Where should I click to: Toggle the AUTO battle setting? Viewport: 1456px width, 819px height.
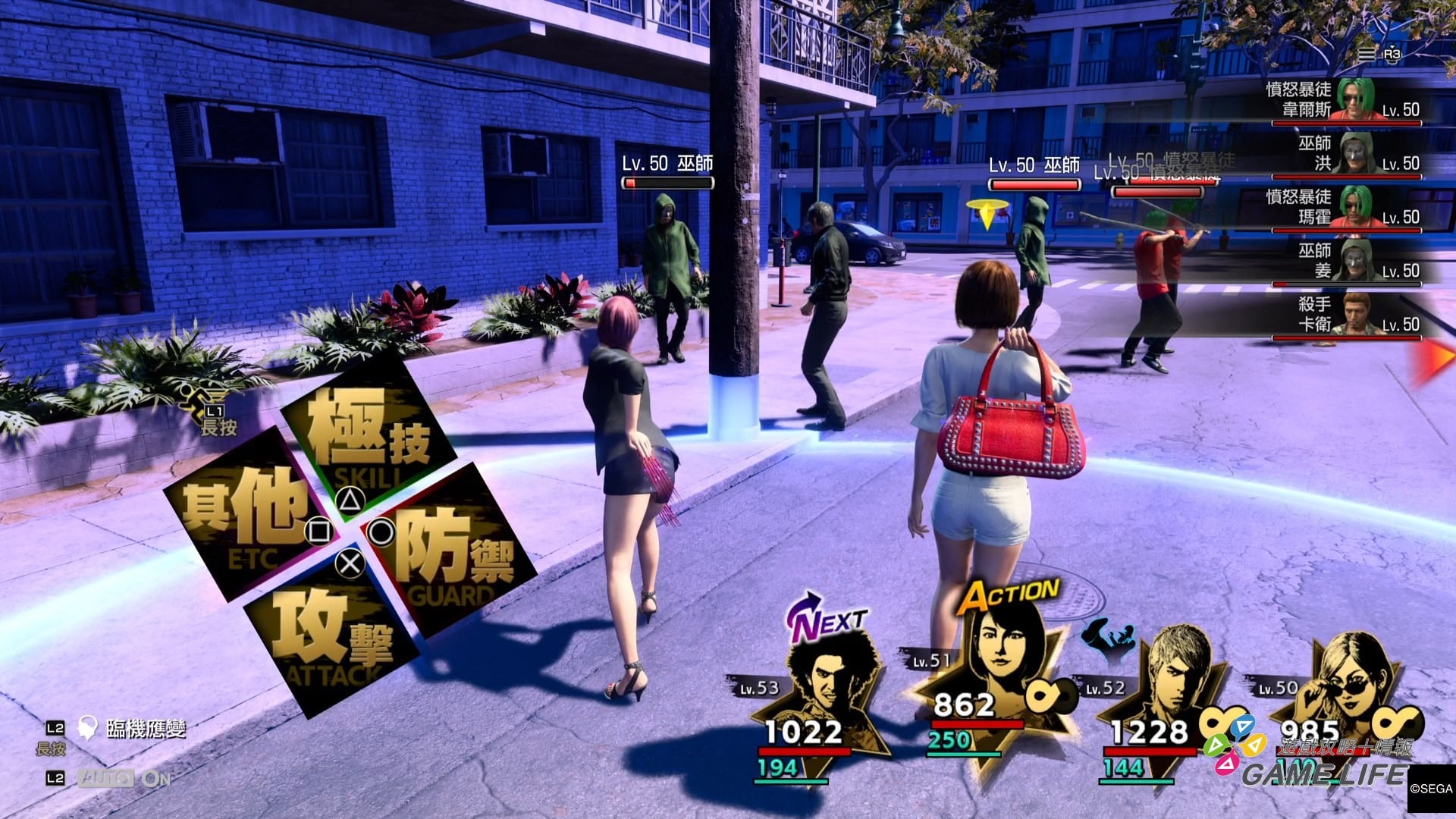[125, 778]
